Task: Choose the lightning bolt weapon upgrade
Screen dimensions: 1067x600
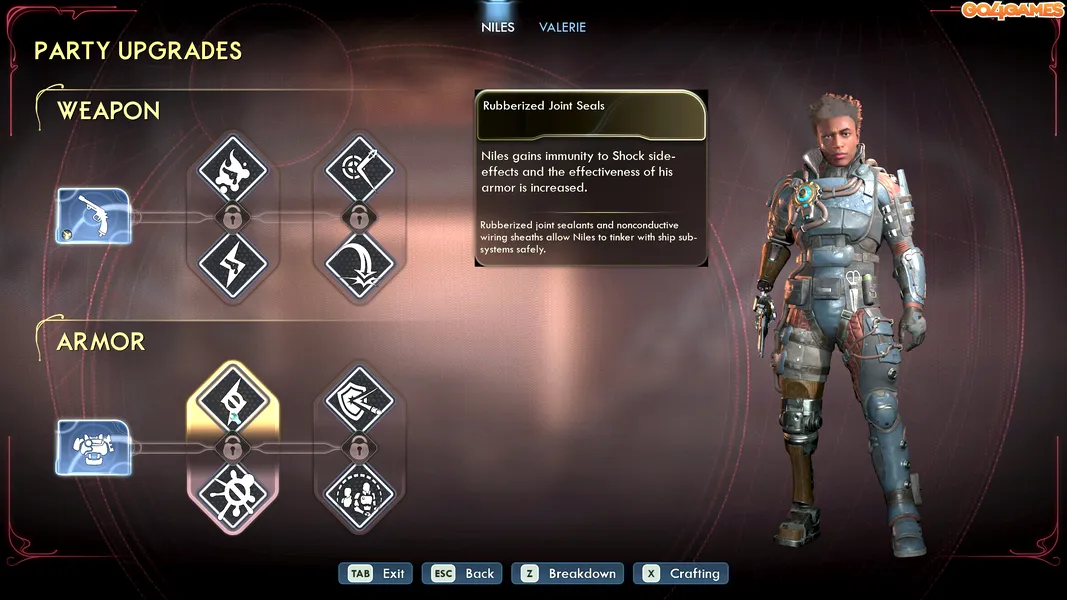Action: click(x=233, y=264)
